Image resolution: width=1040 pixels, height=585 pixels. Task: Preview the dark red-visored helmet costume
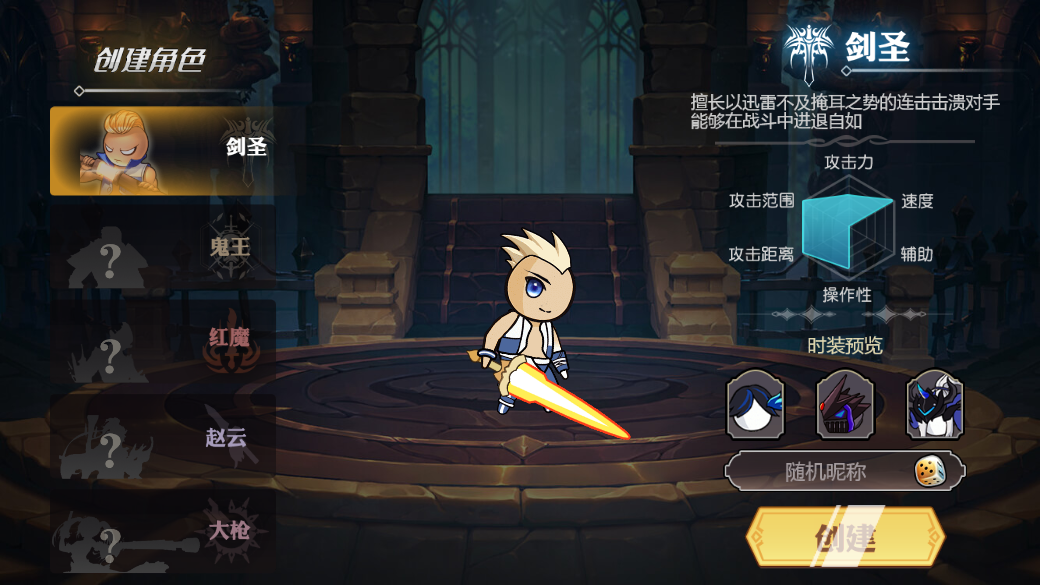click(845, 405)
